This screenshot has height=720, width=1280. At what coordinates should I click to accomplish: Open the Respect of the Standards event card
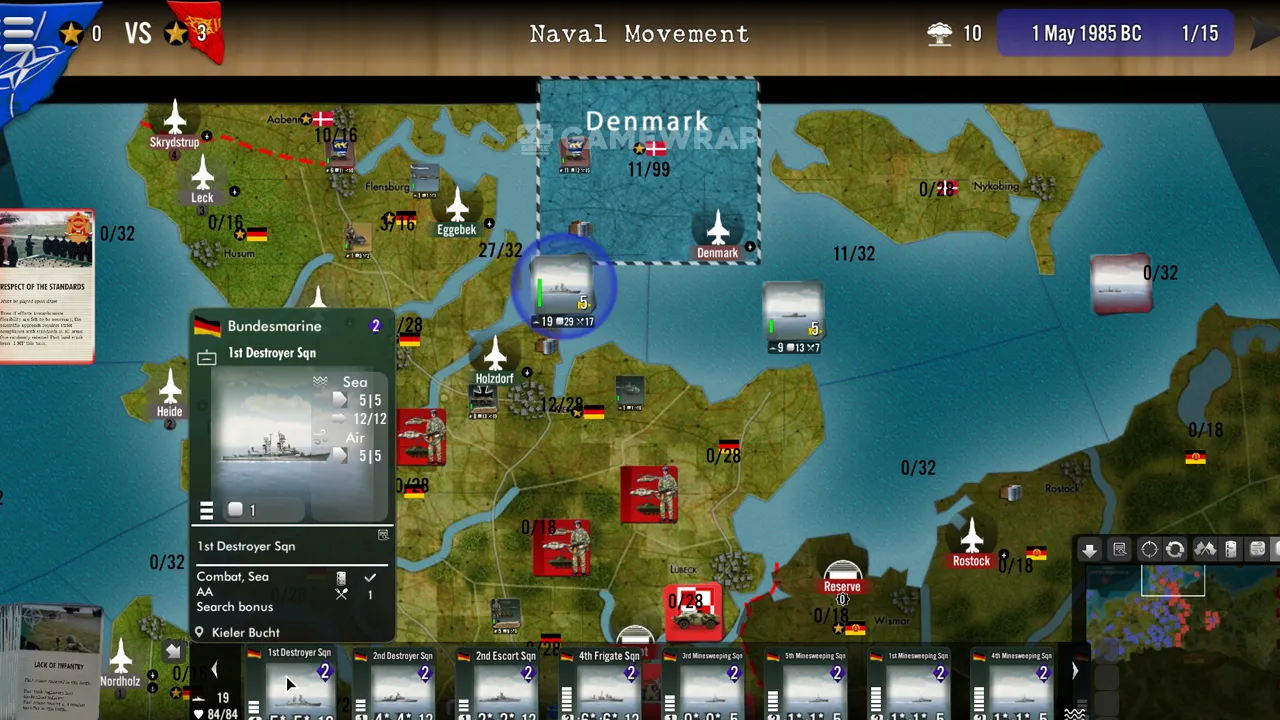tap(47, 285)
